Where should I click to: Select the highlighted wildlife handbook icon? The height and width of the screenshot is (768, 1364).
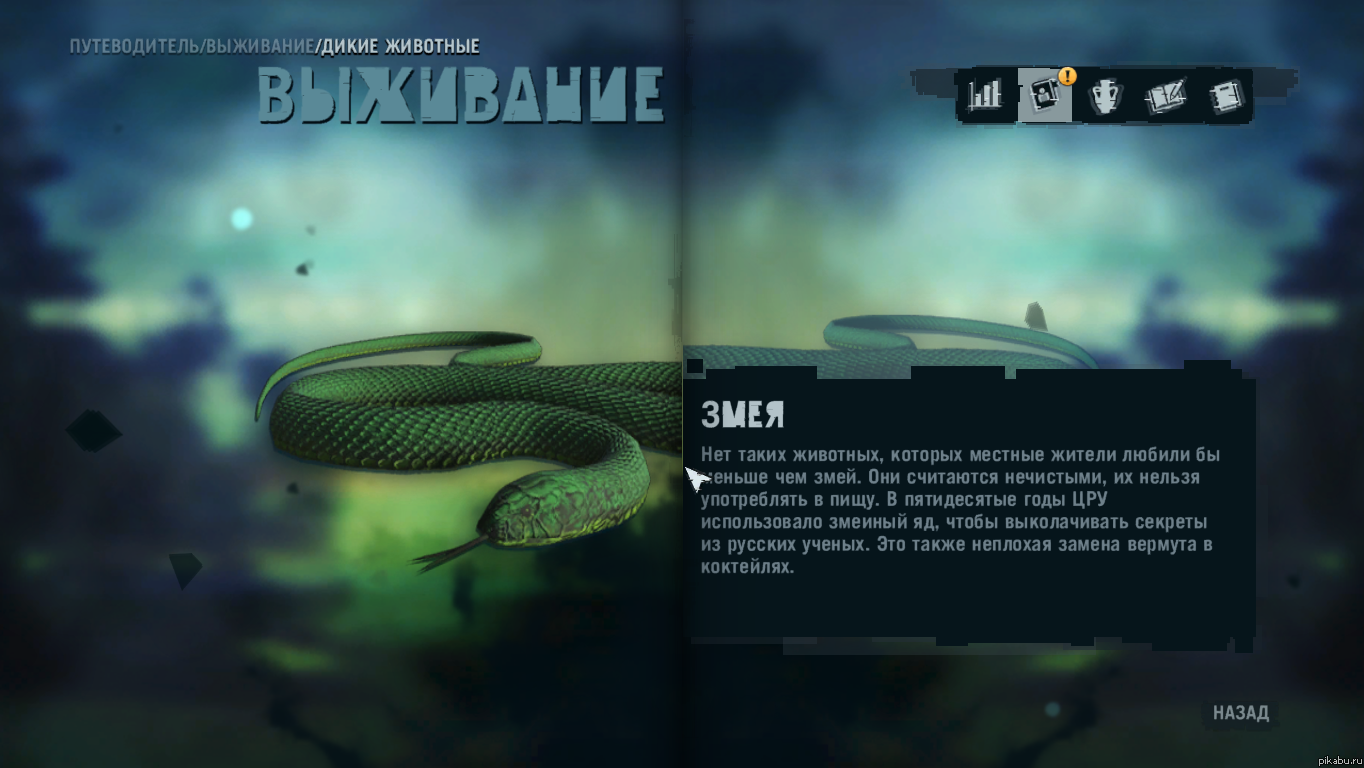[1043, 95]
